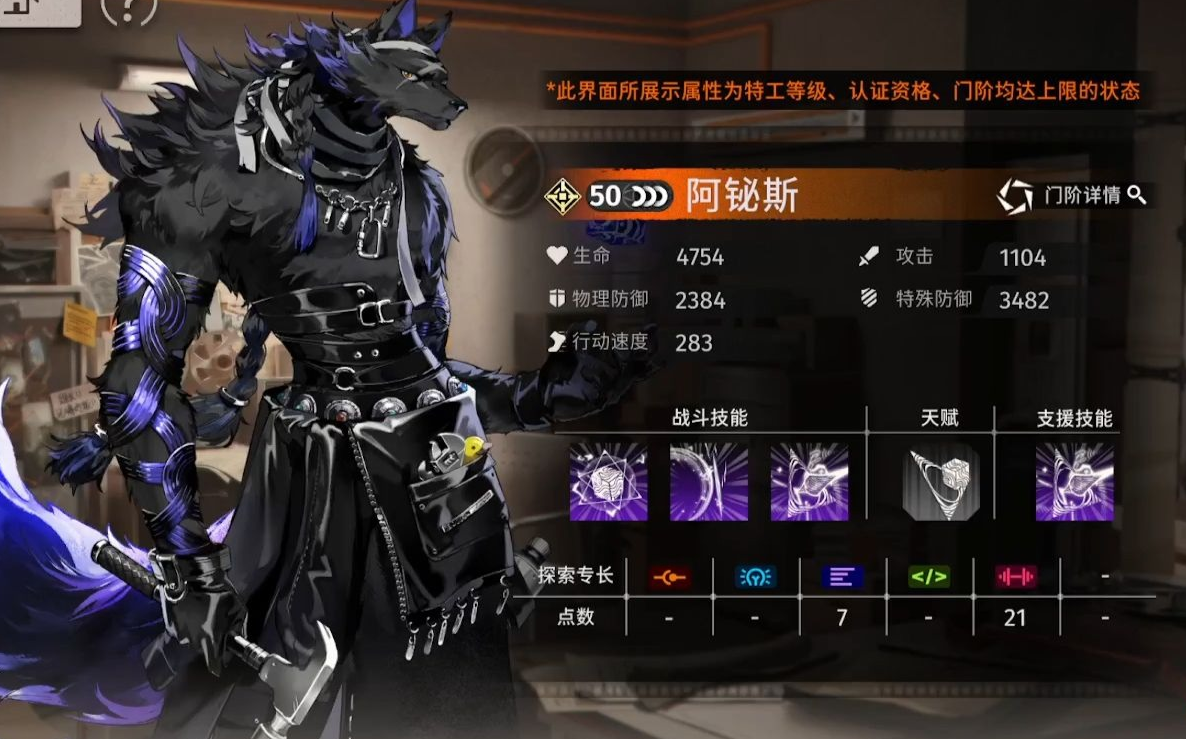Viewport: 1186px width, 739px height.
Task: Click the blue lightbulb specialty icon
Action: [755, 576]
